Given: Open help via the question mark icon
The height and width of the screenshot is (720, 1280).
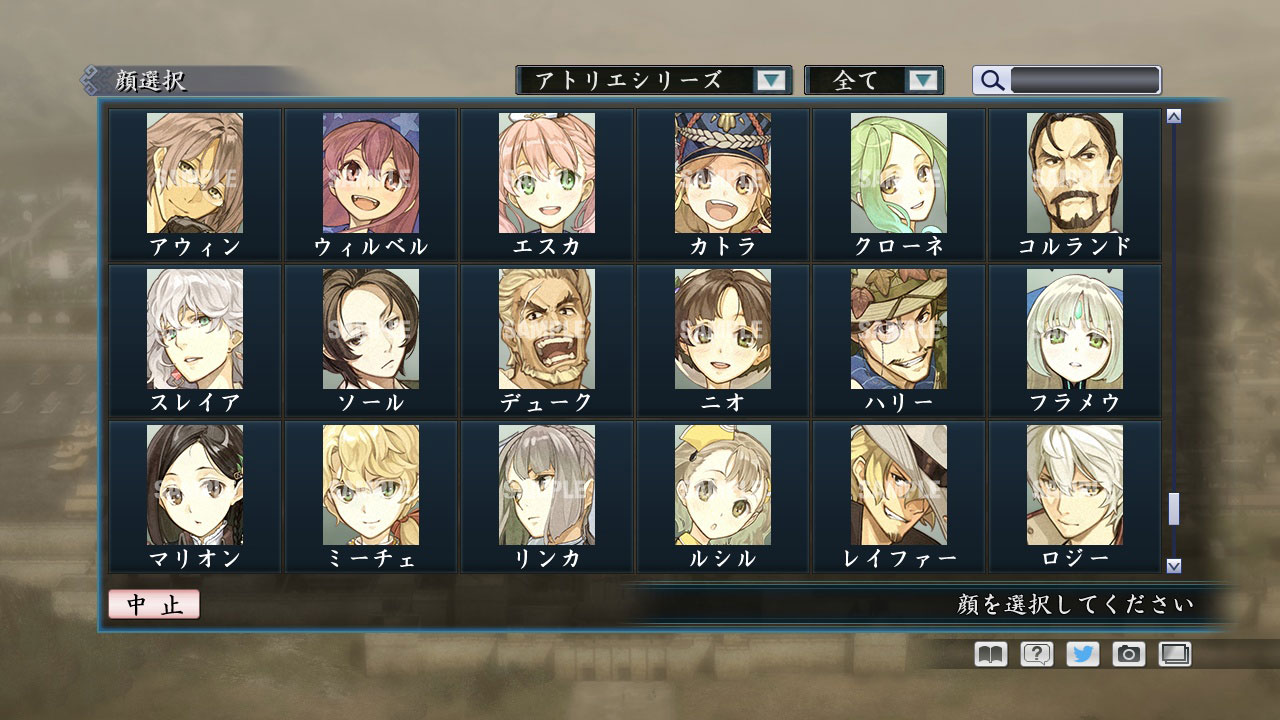Looking at the screenshot, I should (x=1038, y=653).
